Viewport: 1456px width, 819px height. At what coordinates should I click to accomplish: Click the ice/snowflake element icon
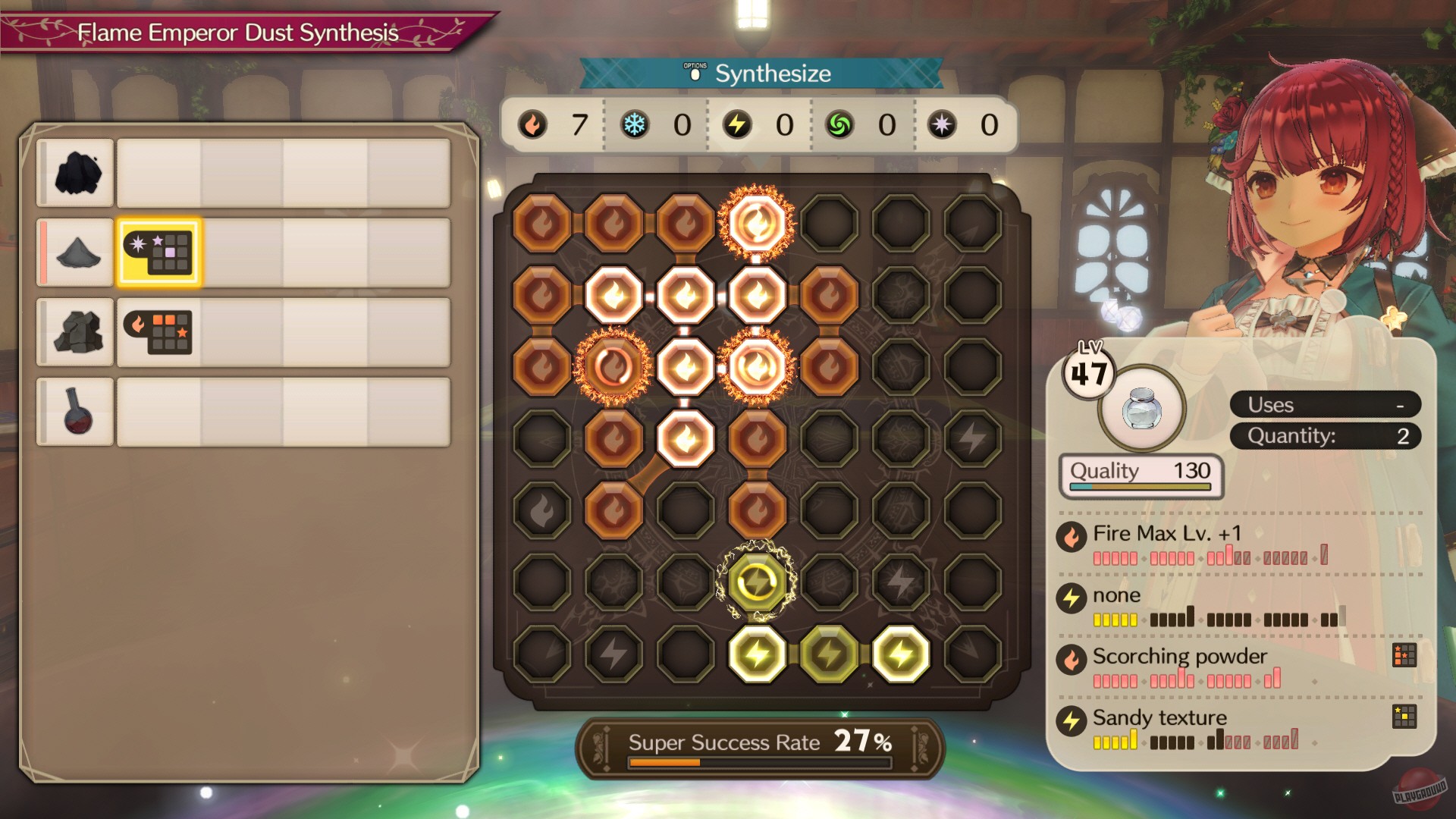[x=636, y=126]
